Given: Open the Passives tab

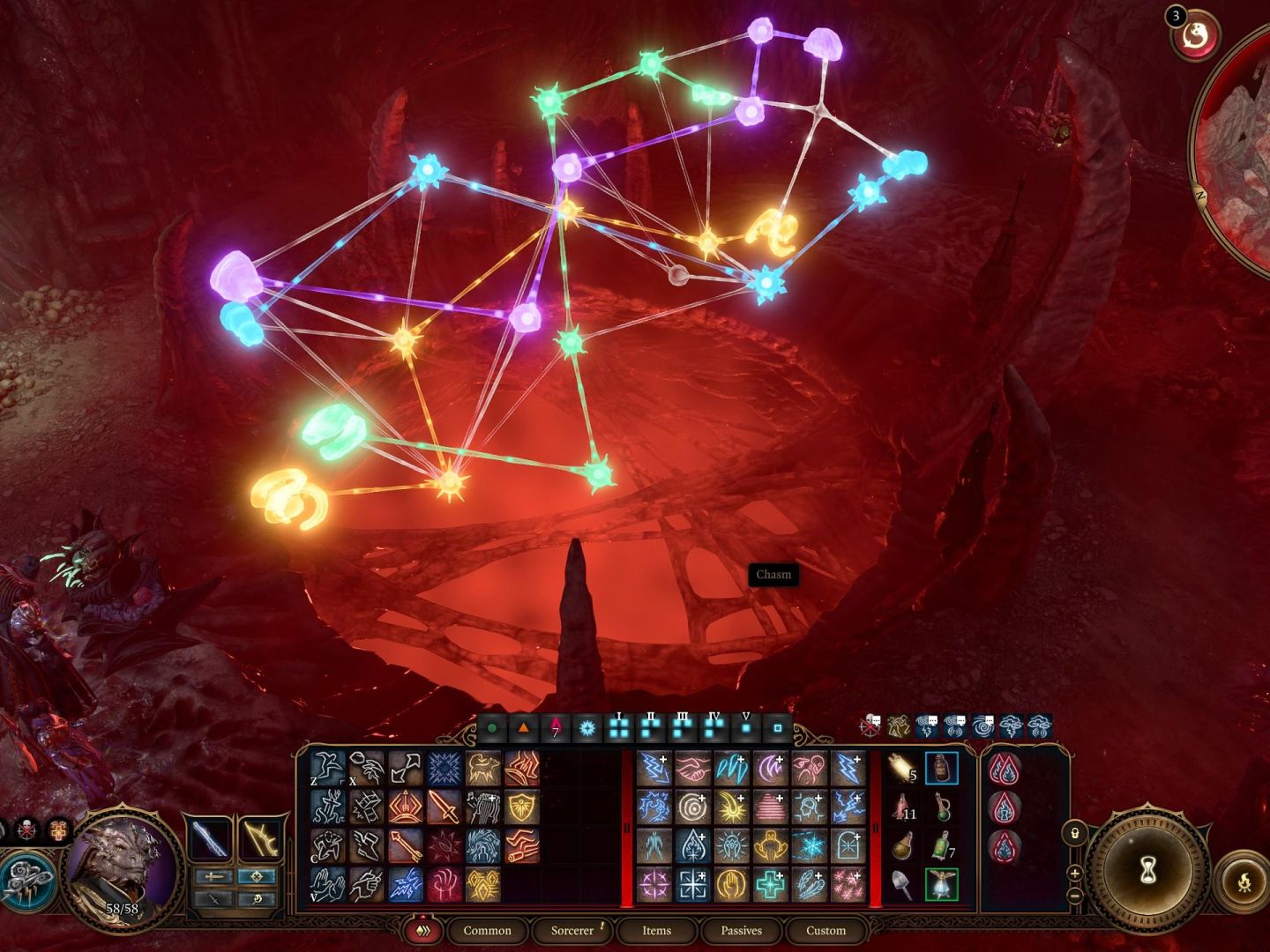Looking at the screenshot, I should point(741,931).
